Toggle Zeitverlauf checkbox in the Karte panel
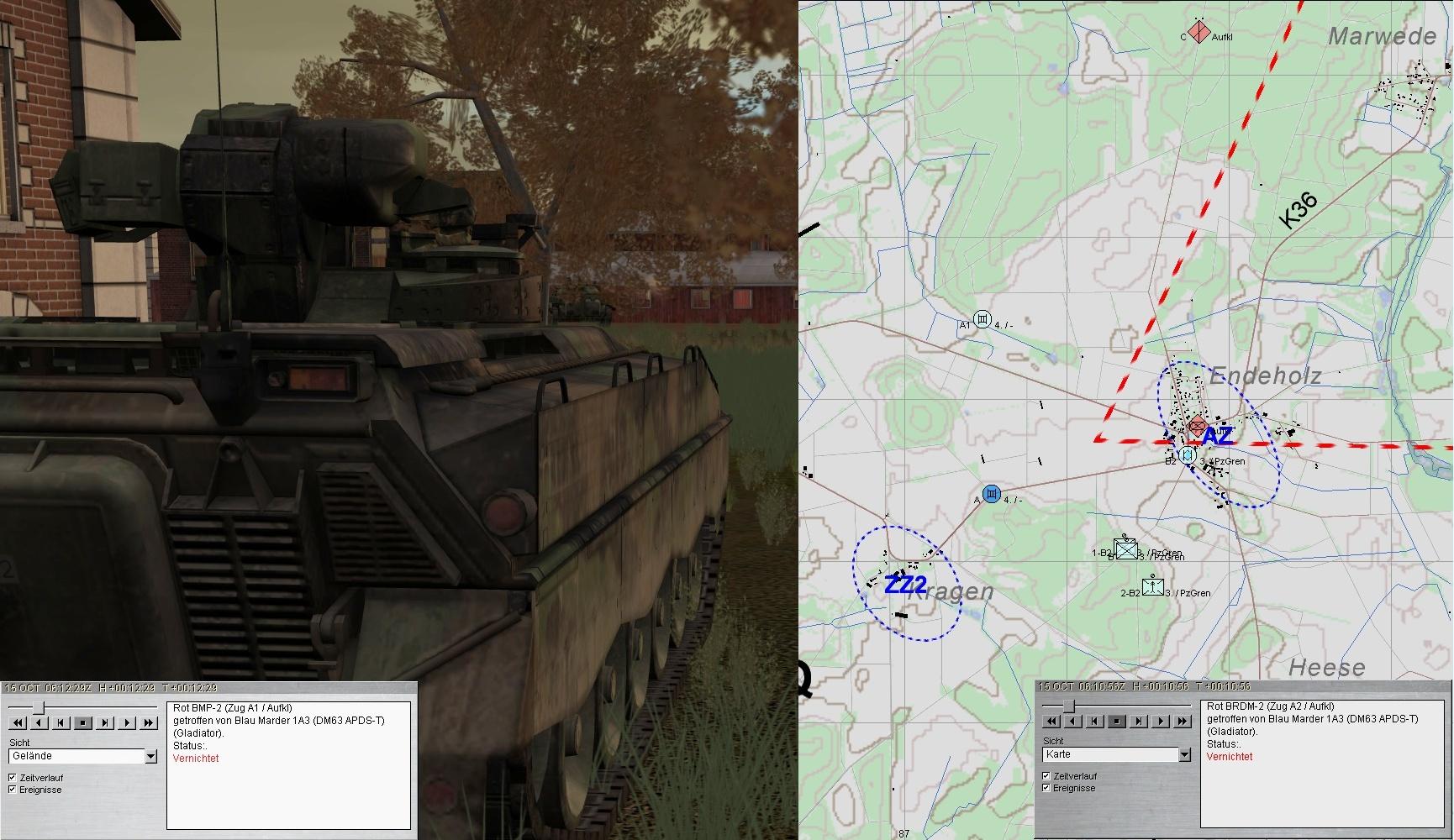The height and width of the screenshot is (840, 1454). pyautogui.click(x=1046, y=776)
